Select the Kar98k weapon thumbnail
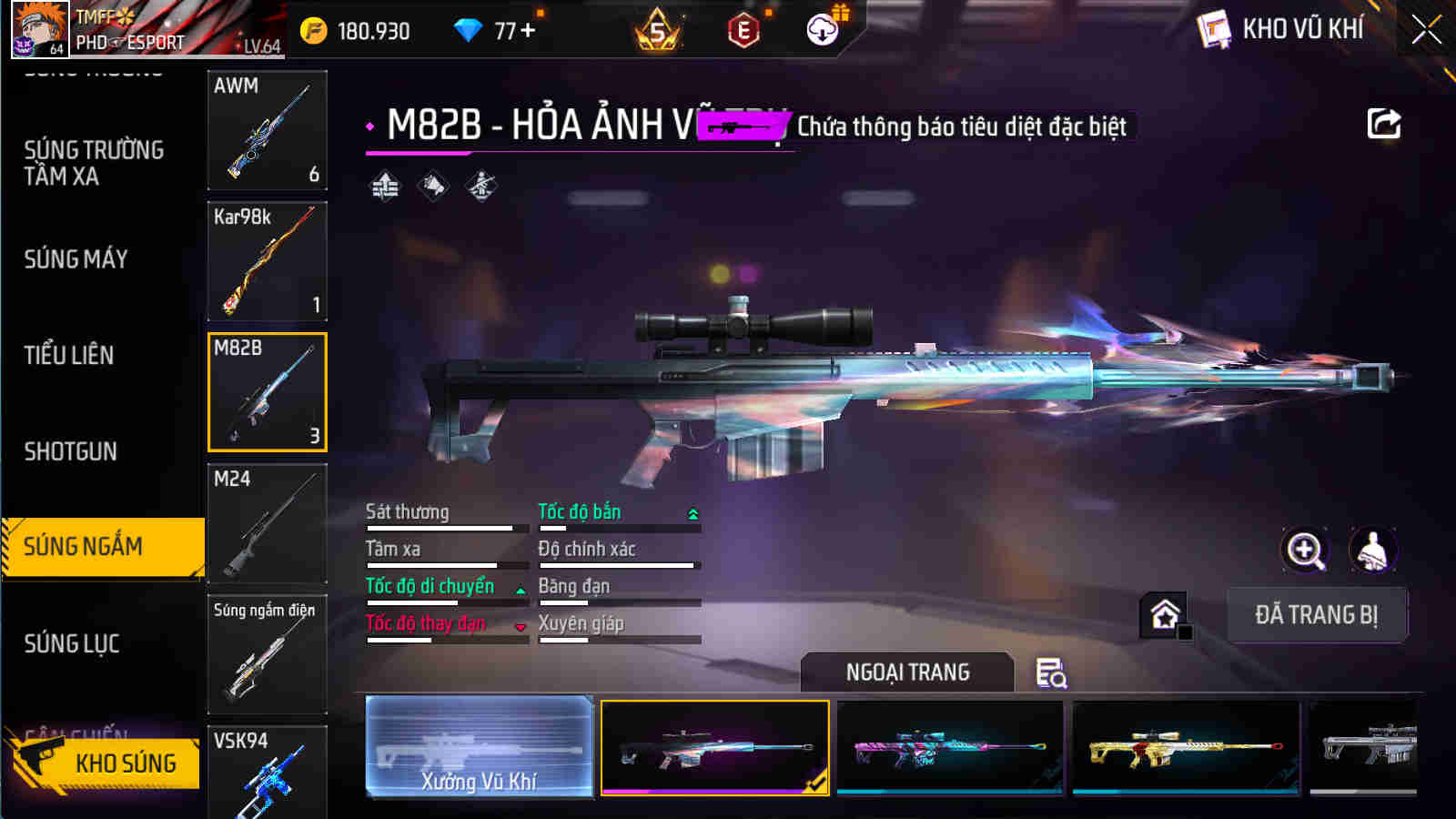 pos(267,262)
